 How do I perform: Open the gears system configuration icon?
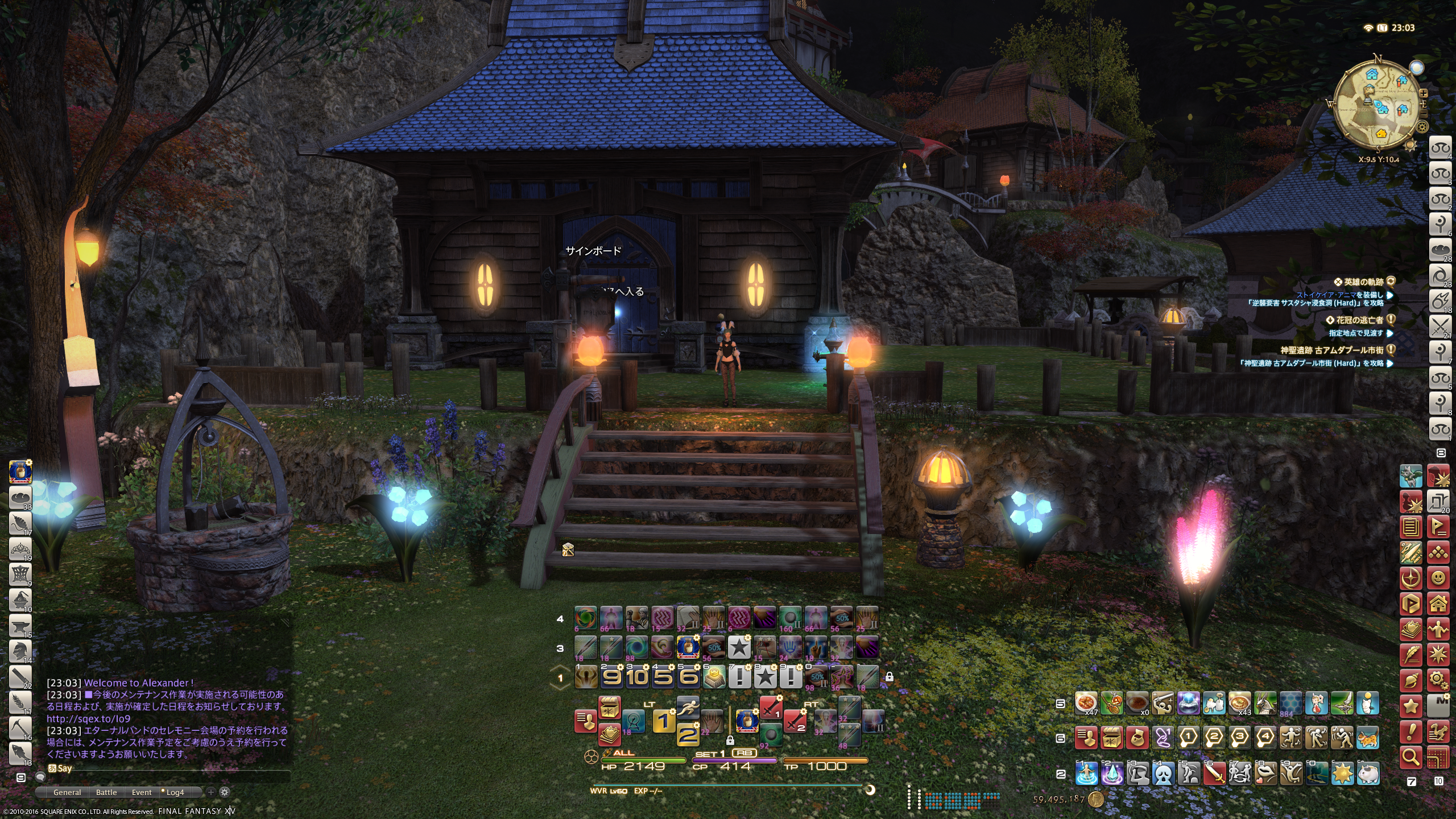1438,680
